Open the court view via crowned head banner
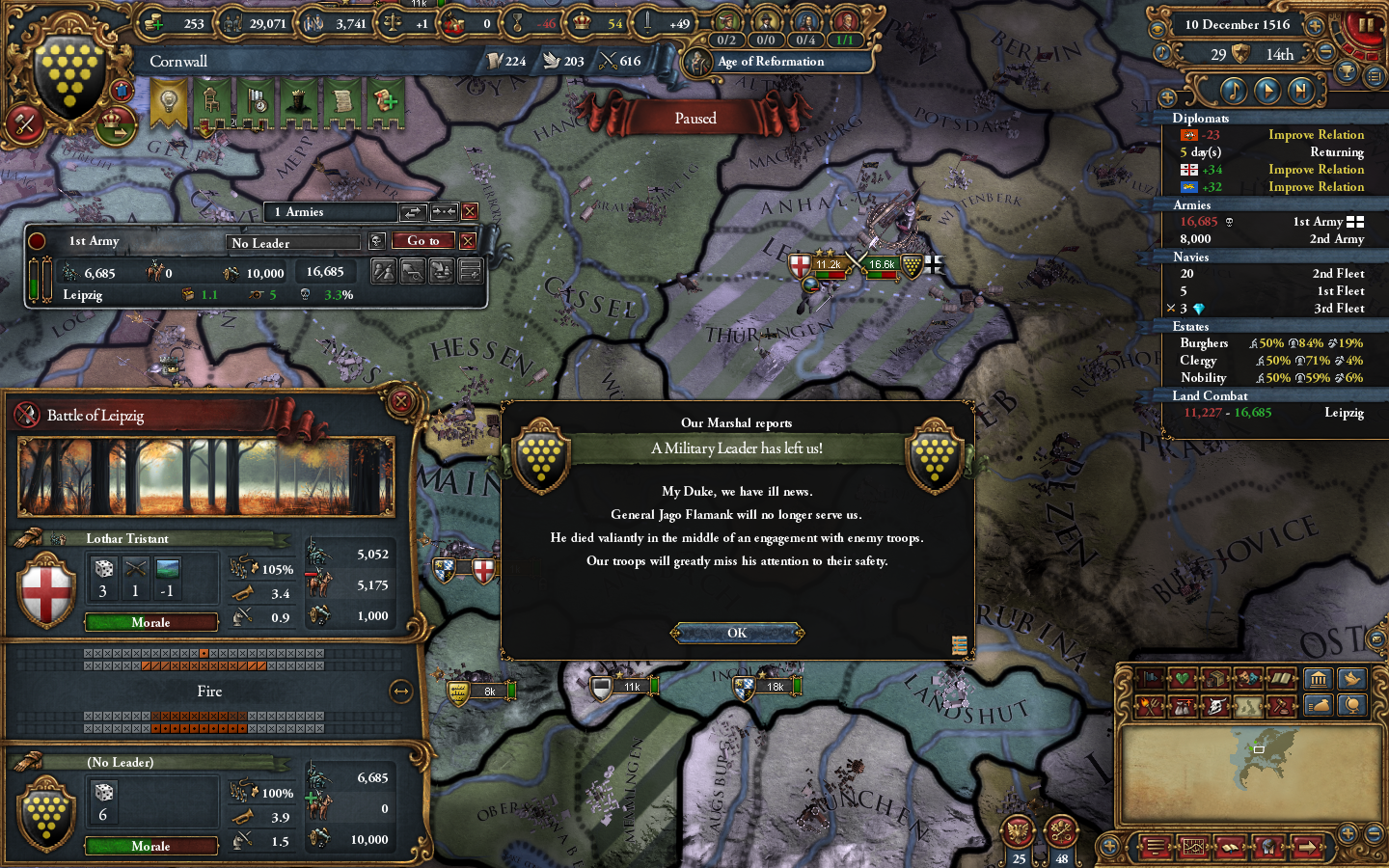This screenshot has height=868, width=1389. (x=298, y=101)
